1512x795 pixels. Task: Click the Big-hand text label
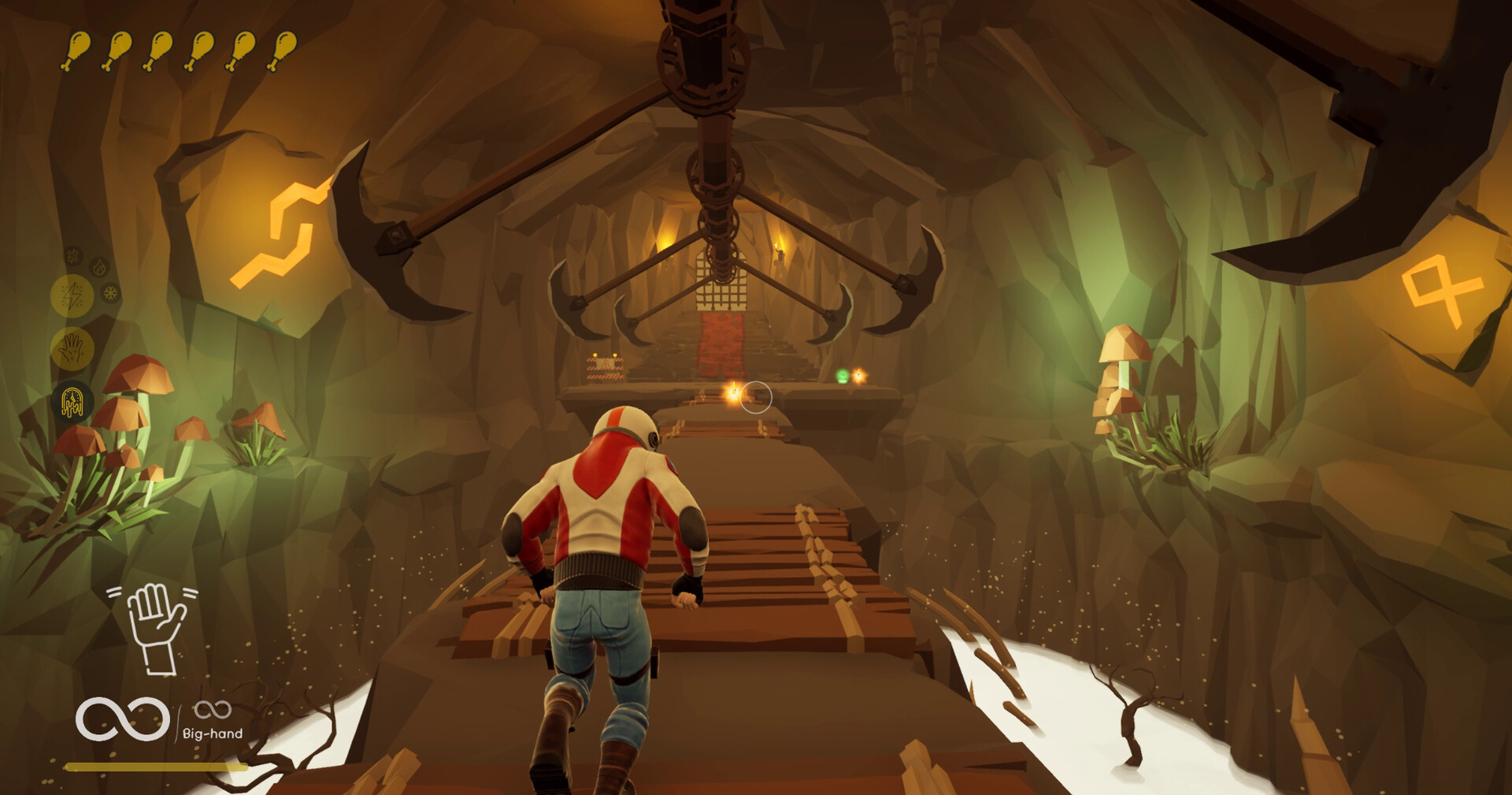point(213,732)
